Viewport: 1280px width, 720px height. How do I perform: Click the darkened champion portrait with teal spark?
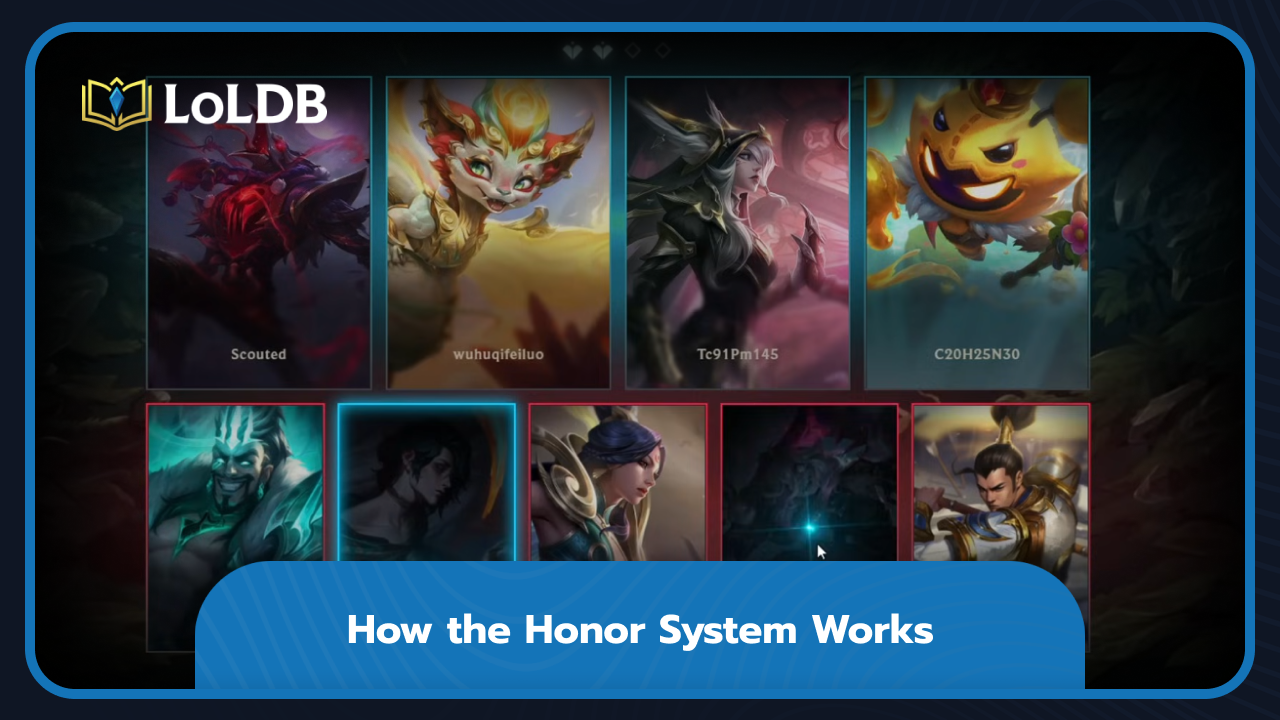tap(808, 480)
